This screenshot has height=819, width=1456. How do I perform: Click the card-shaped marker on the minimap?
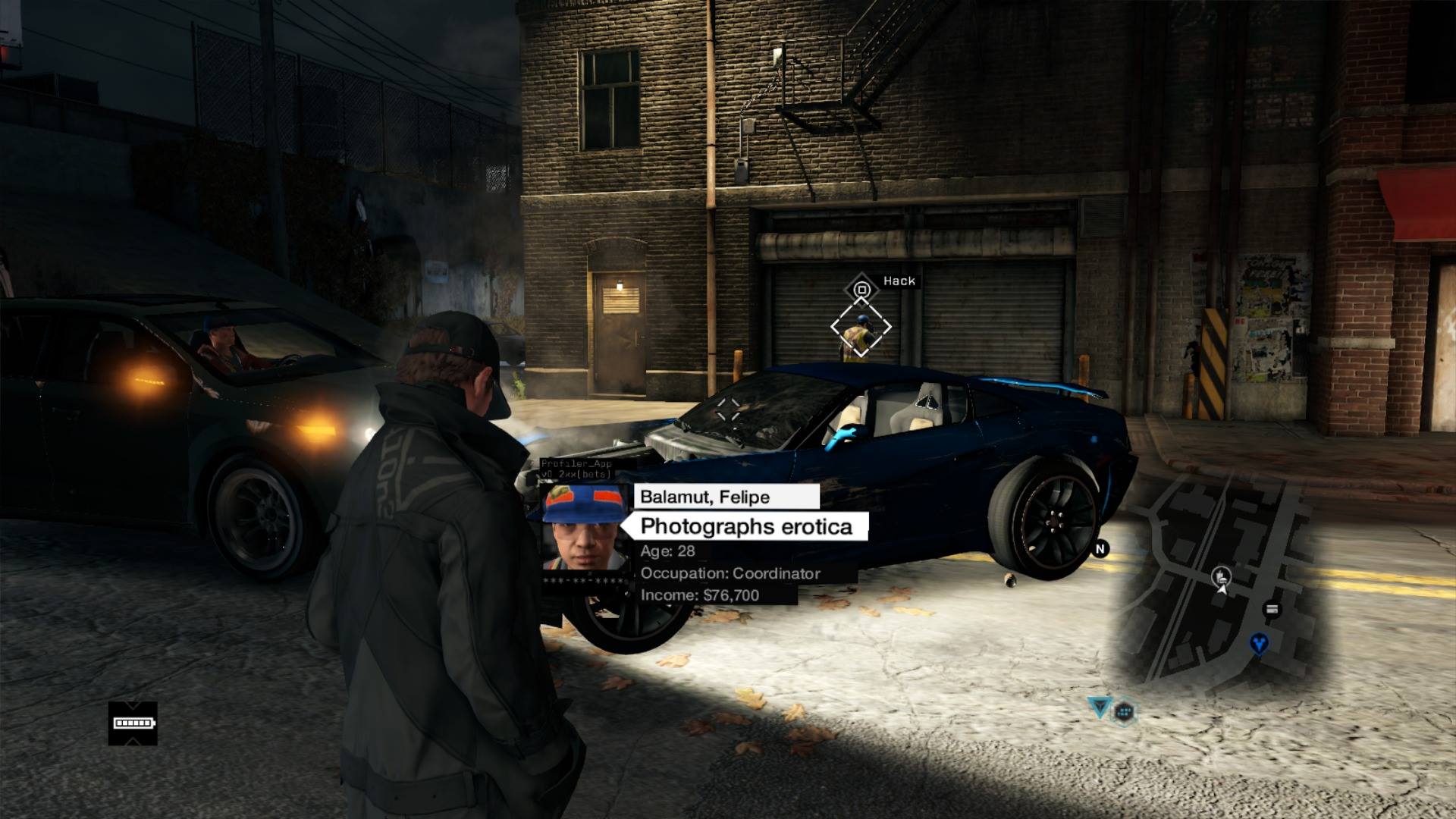pos(1272,609)
